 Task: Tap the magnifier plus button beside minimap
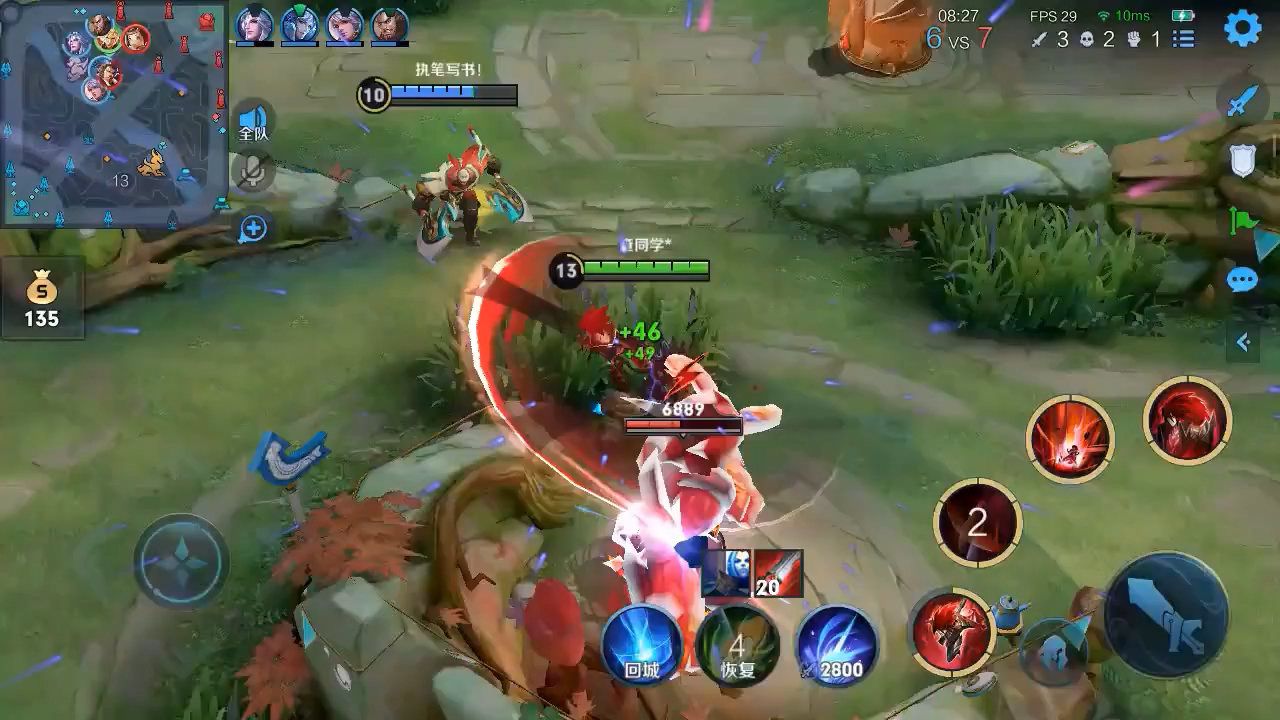(x=253, y=229)
